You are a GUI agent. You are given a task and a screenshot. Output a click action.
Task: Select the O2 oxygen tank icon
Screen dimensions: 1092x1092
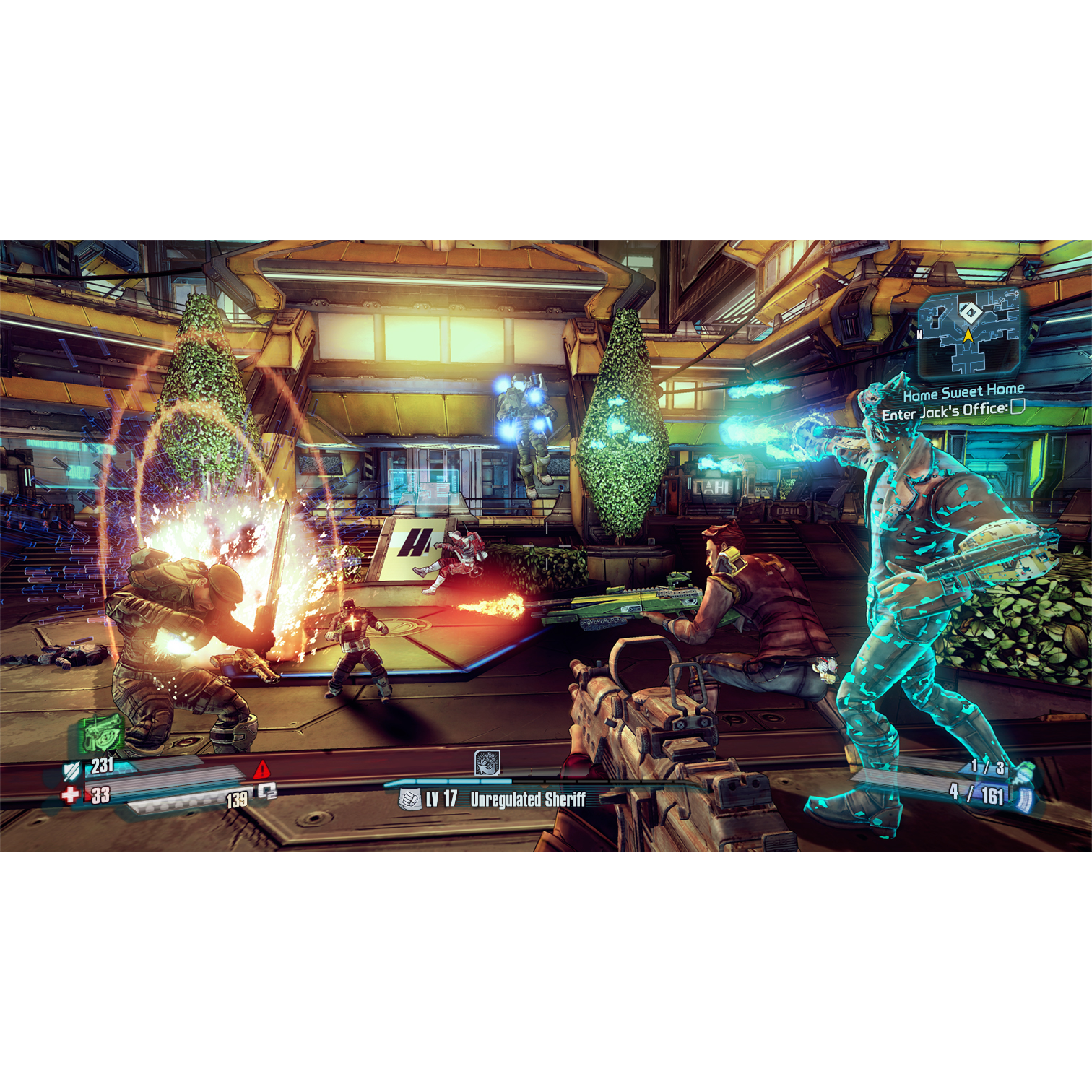(267, 792)
